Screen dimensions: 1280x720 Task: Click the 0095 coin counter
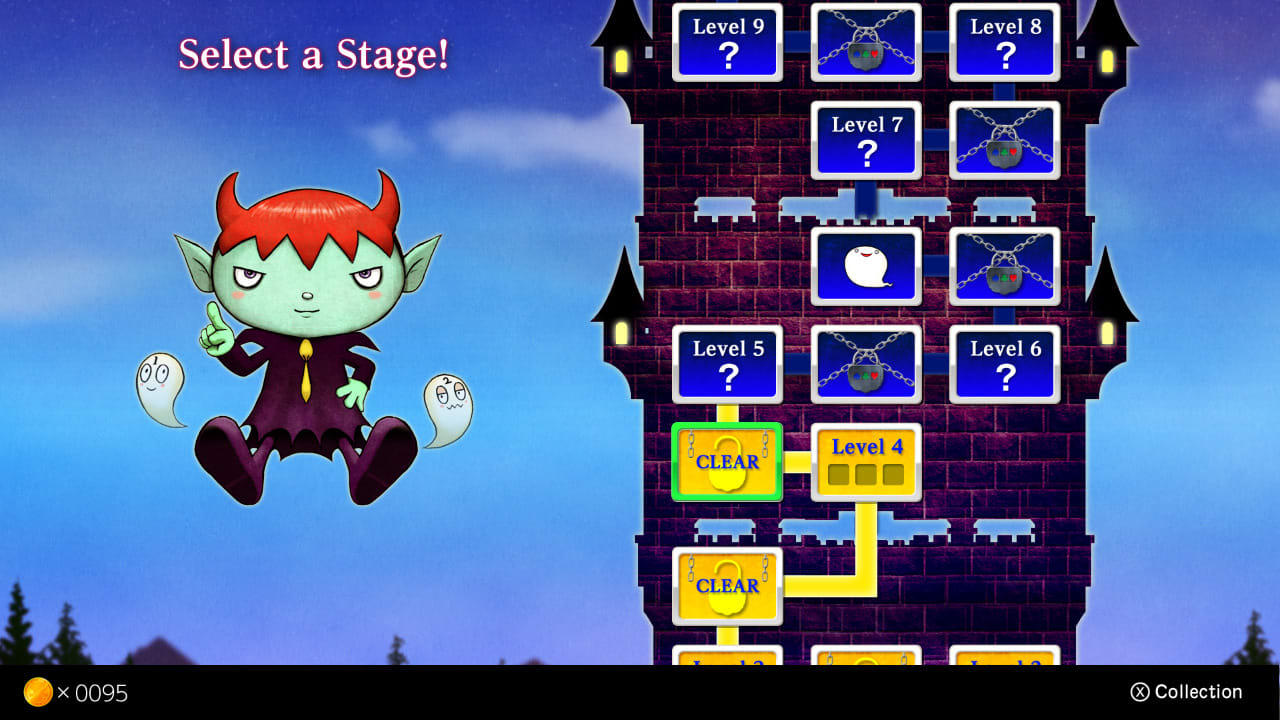[x=100, y=692]
